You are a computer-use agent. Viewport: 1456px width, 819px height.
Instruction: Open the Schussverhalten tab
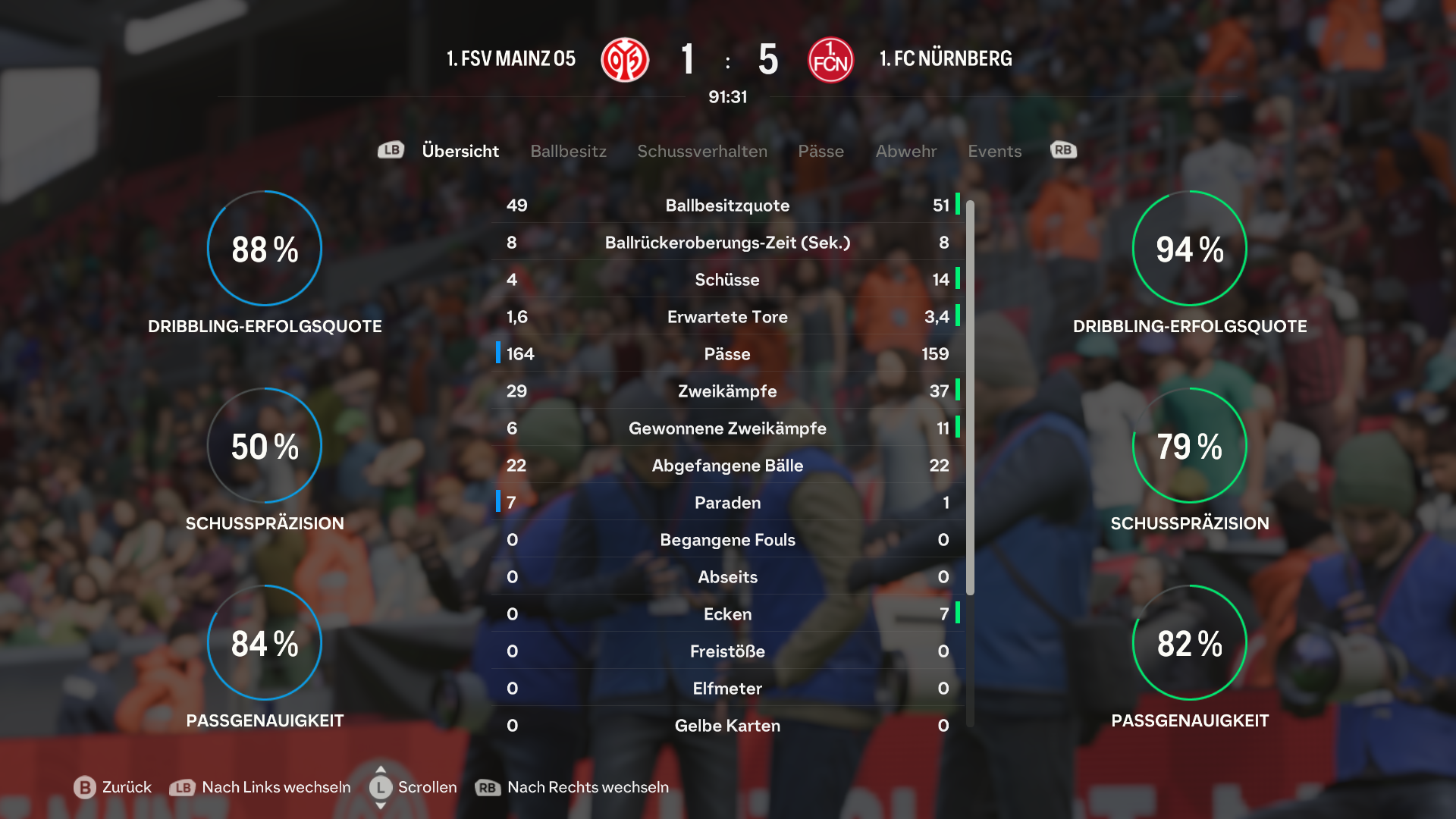[701, 151]
